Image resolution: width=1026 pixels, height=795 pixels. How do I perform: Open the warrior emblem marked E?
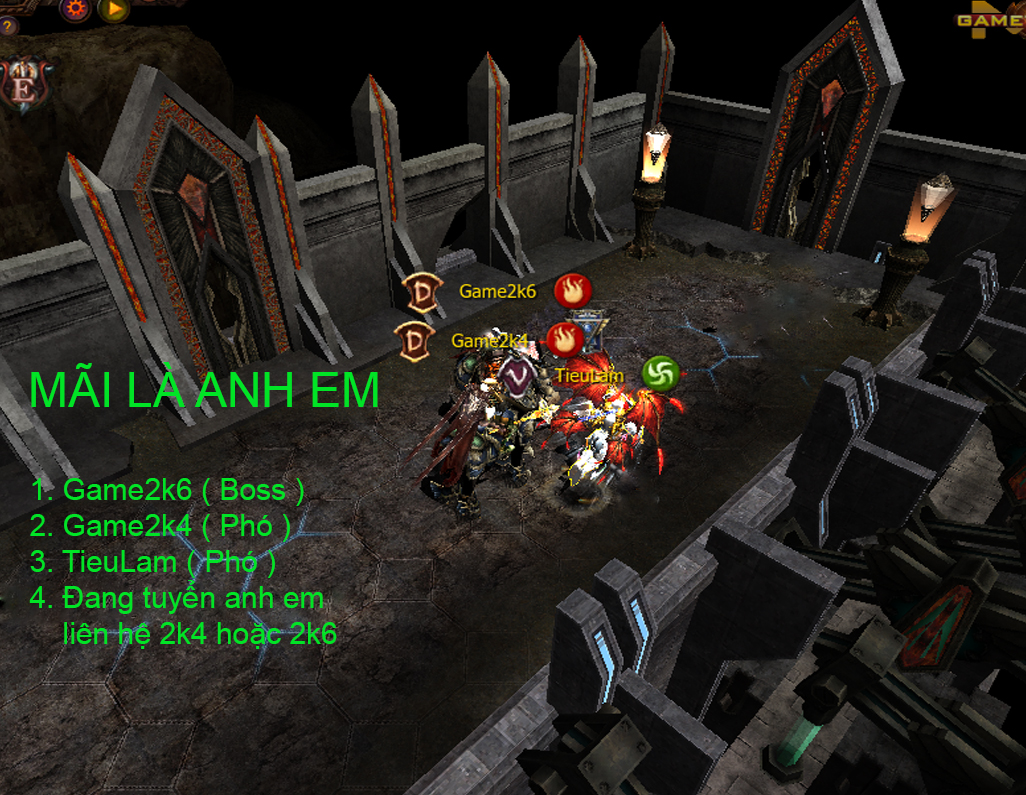click(24, 85)
